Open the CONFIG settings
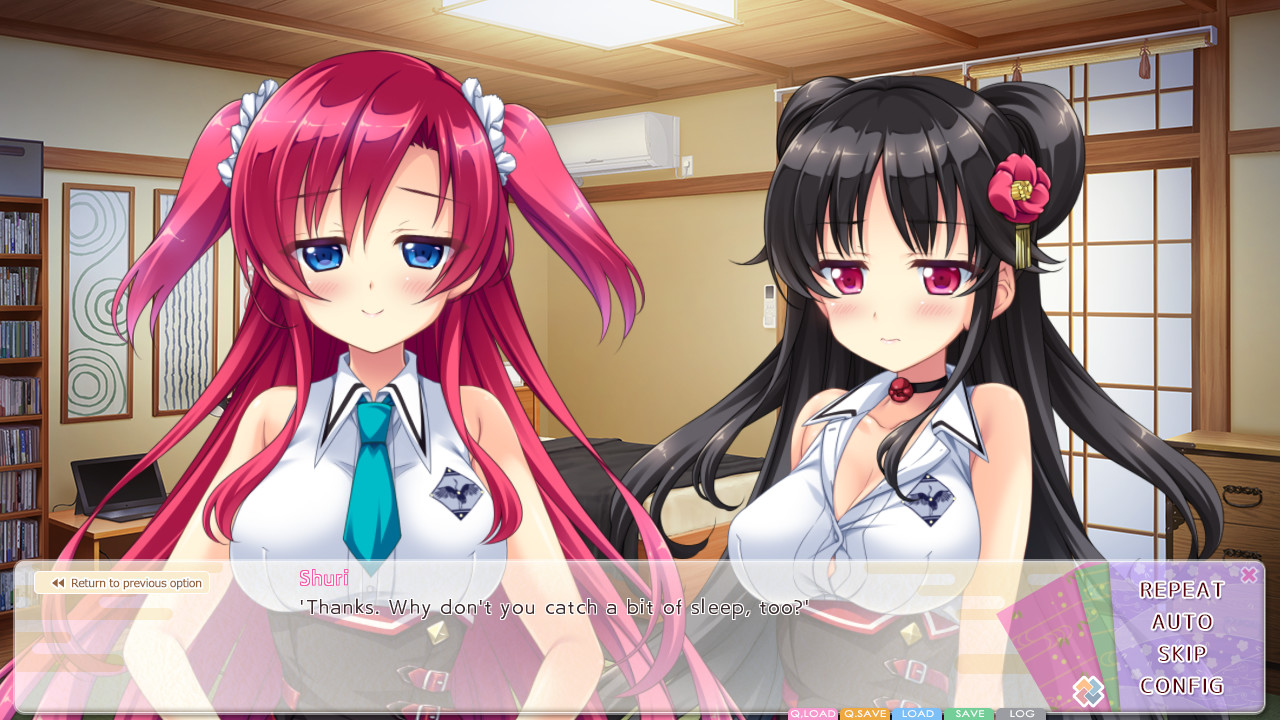Screen dimensions: 1280x720 click(1181, 685)
